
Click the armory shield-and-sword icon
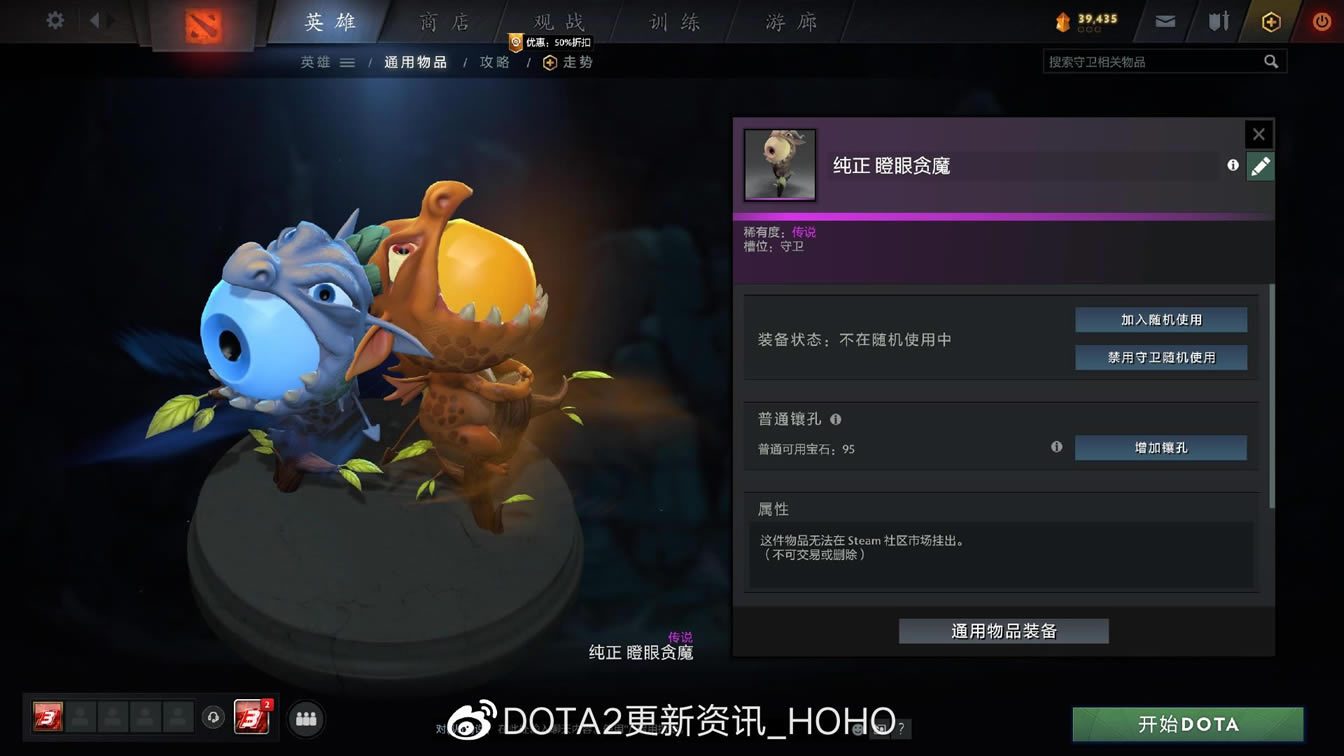(x=1216, y=21)
